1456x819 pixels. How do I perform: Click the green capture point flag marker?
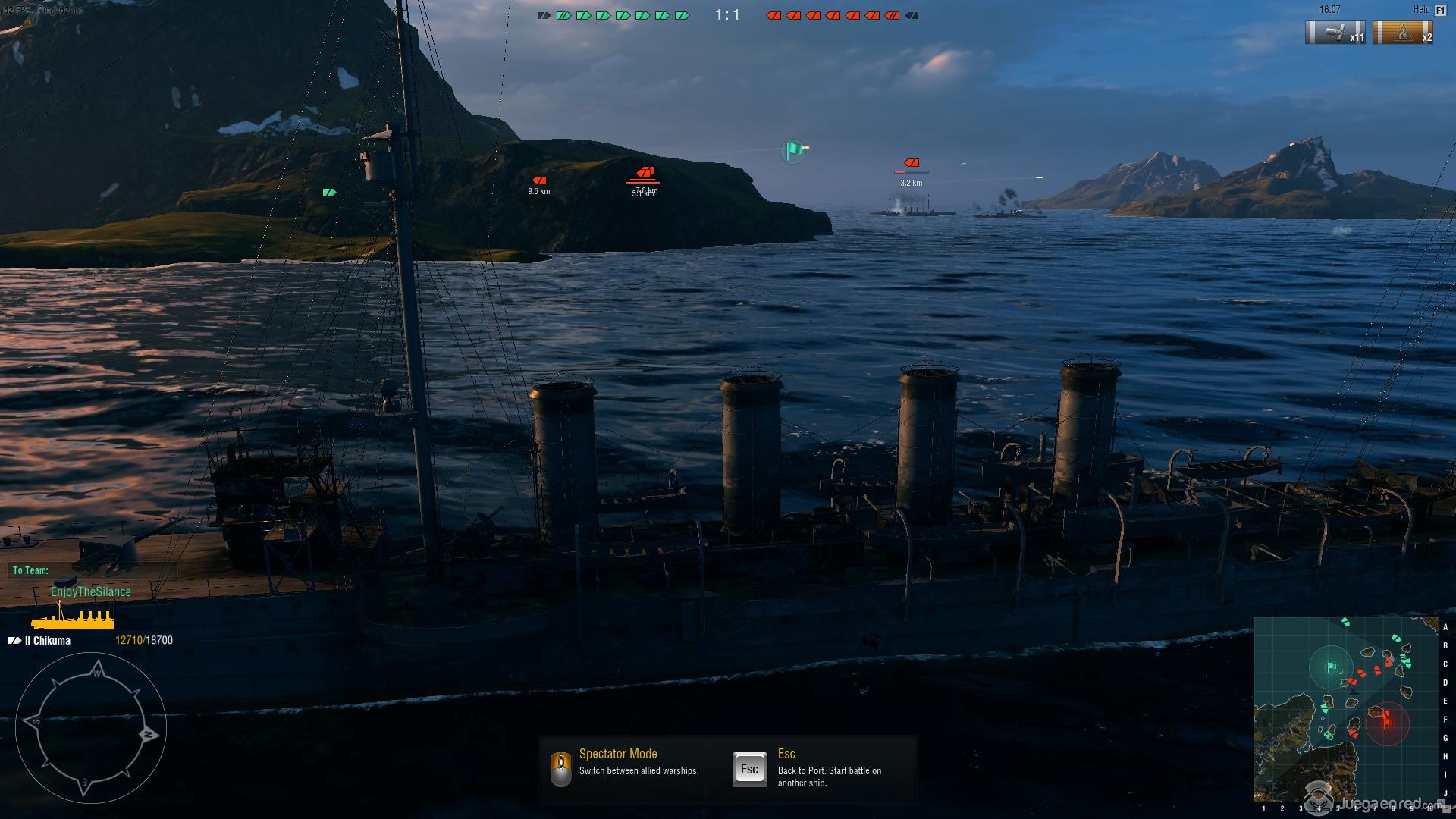[x=793, y=150]
